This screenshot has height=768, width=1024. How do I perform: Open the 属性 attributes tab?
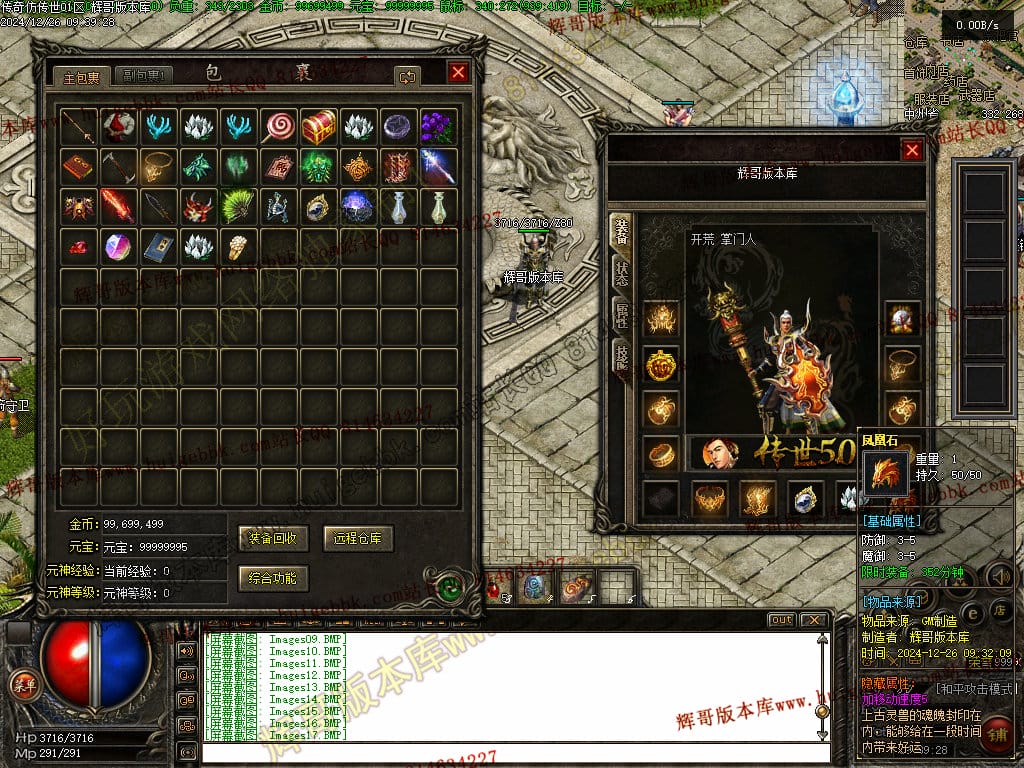pyautogui.click(x=621, y=314)
